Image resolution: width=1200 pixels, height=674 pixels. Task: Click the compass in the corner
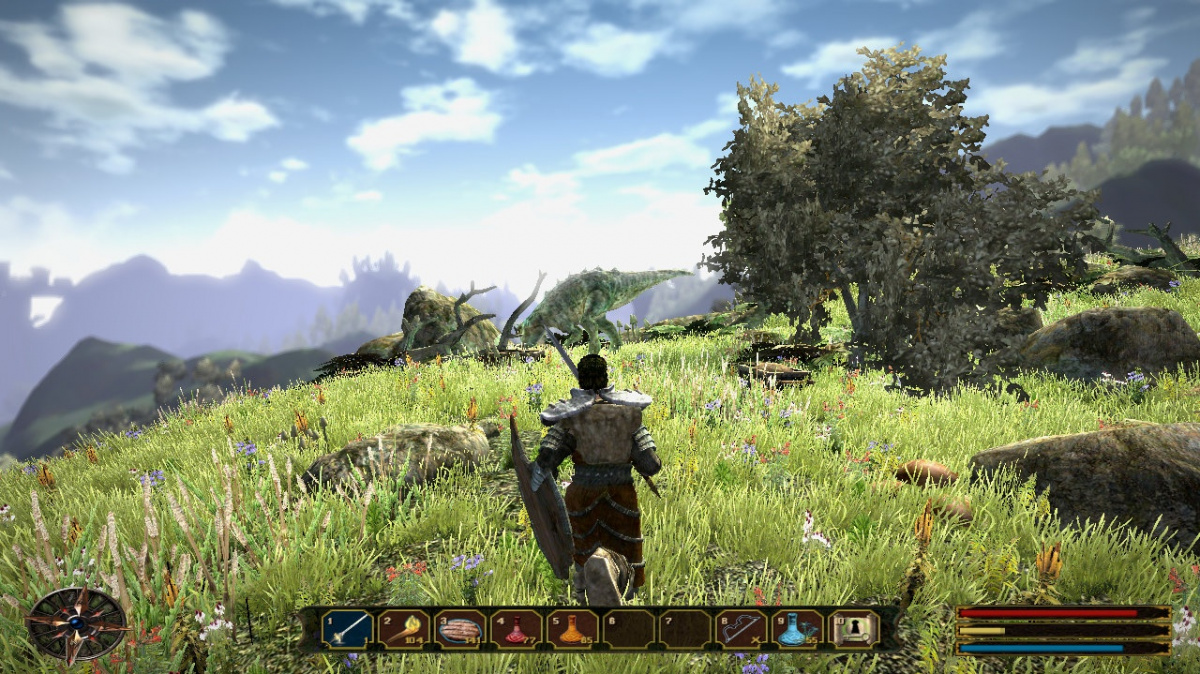point(77,624)
